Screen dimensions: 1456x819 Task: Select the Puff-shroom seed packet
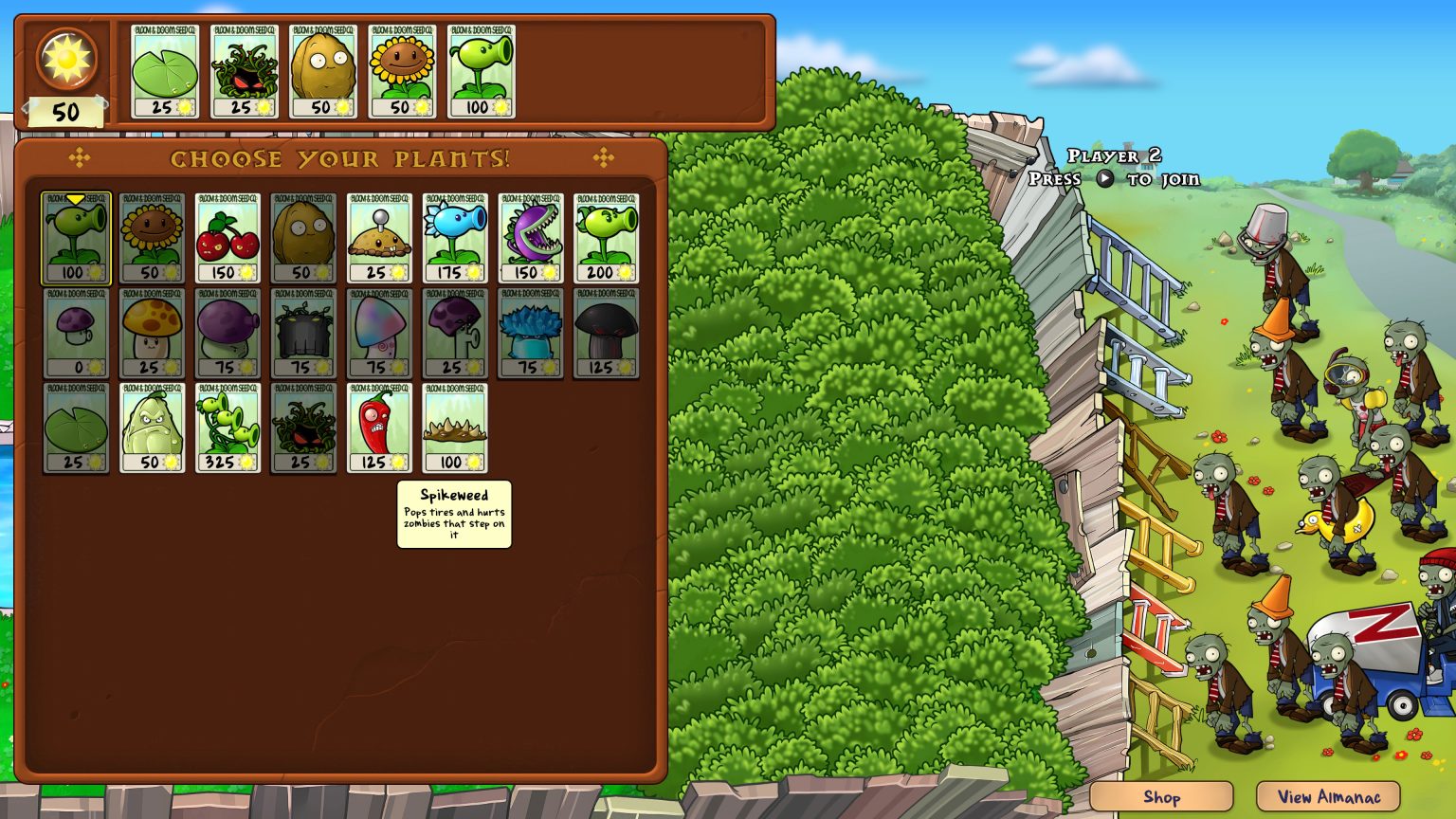click(76, 333)
